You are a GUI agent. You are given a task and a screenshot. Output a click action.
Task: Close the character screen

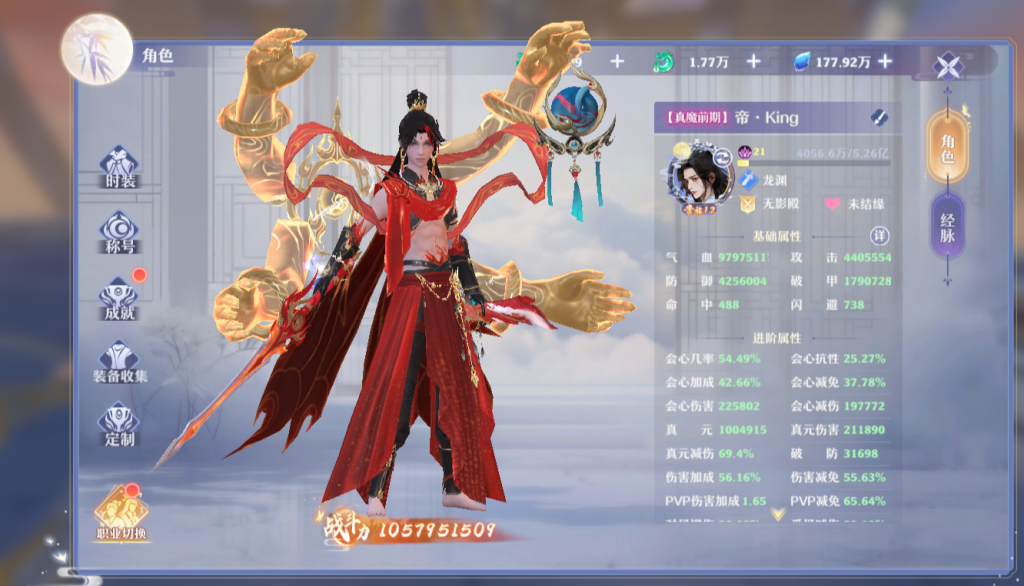(947, 66)
